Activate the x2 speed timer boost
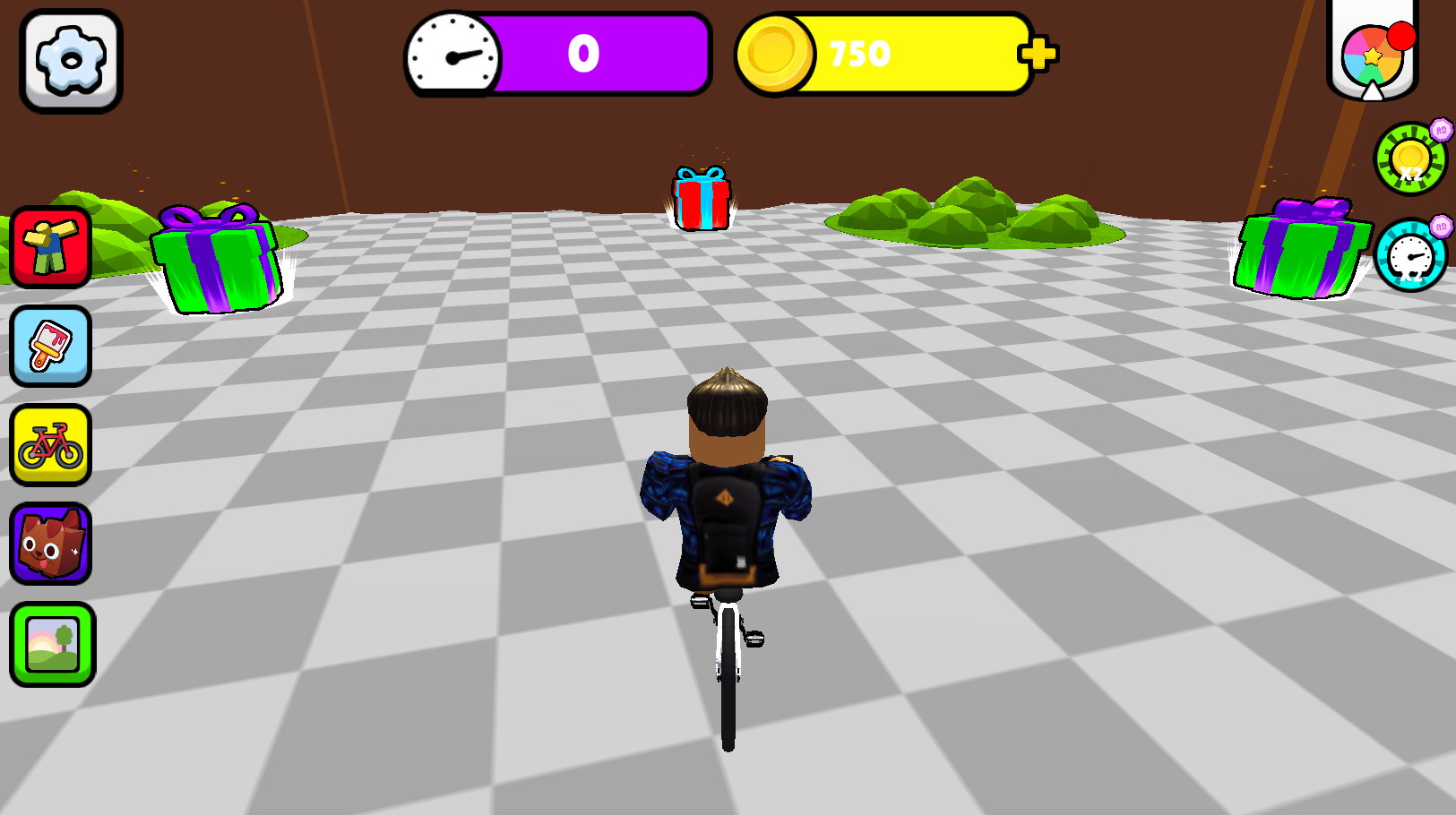The image size is (1456, 815). tap(1409, 257)
